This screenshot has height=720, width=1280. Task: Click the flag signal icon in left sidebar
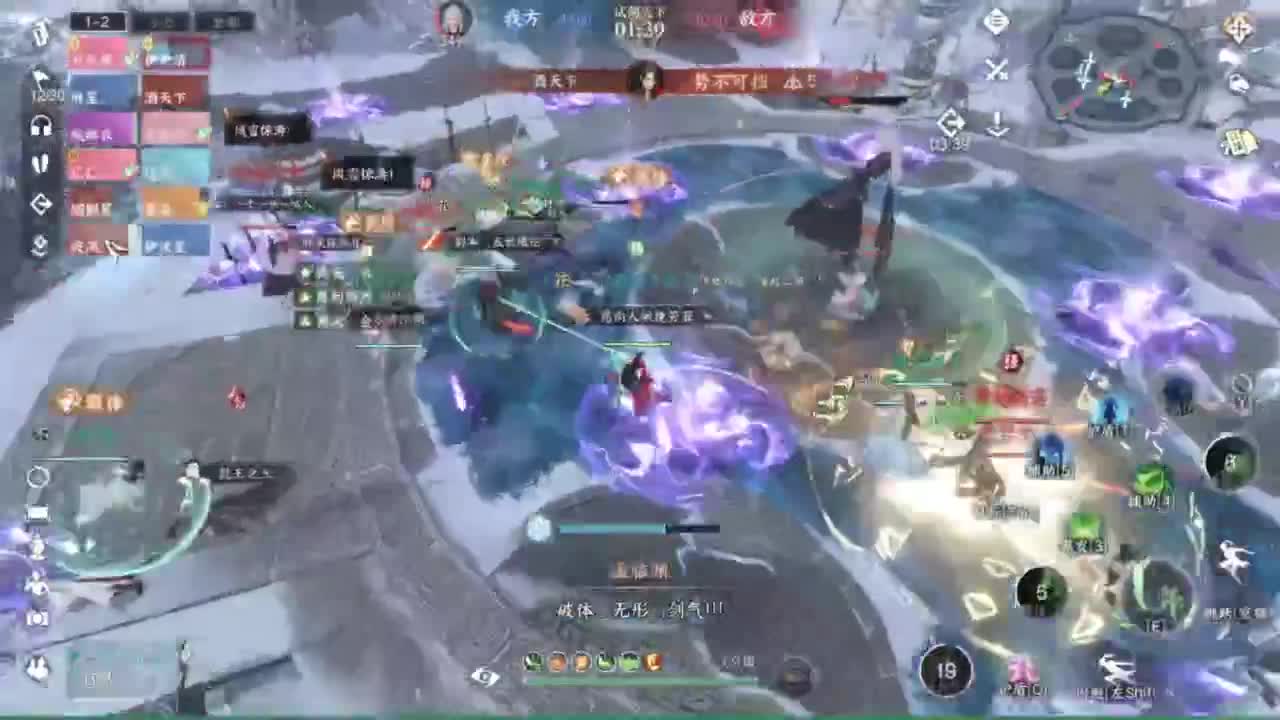[x=39, y=78]
